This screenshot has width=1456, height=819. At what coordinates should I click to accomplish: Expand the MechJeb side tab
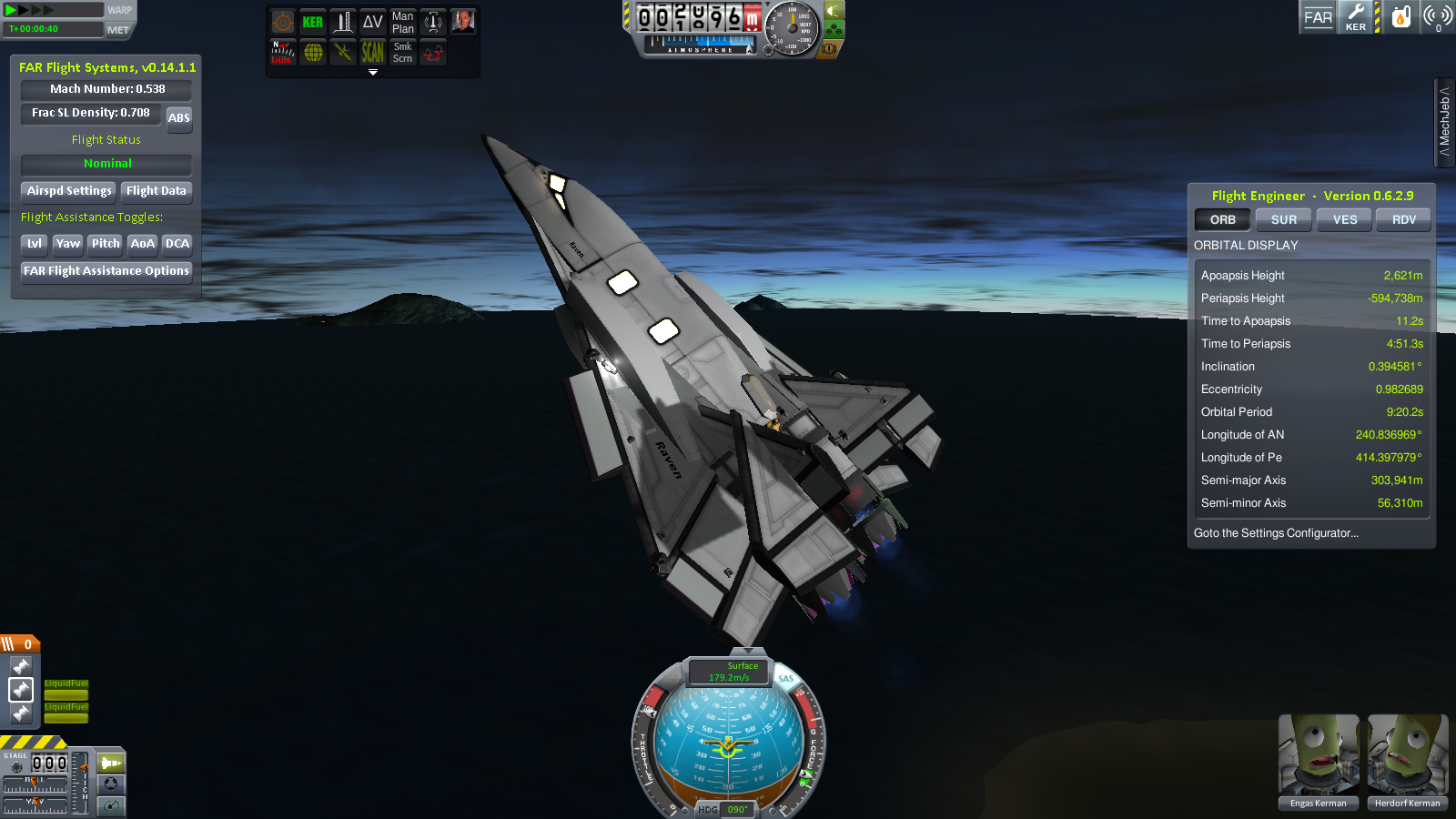pos(1444,122)
